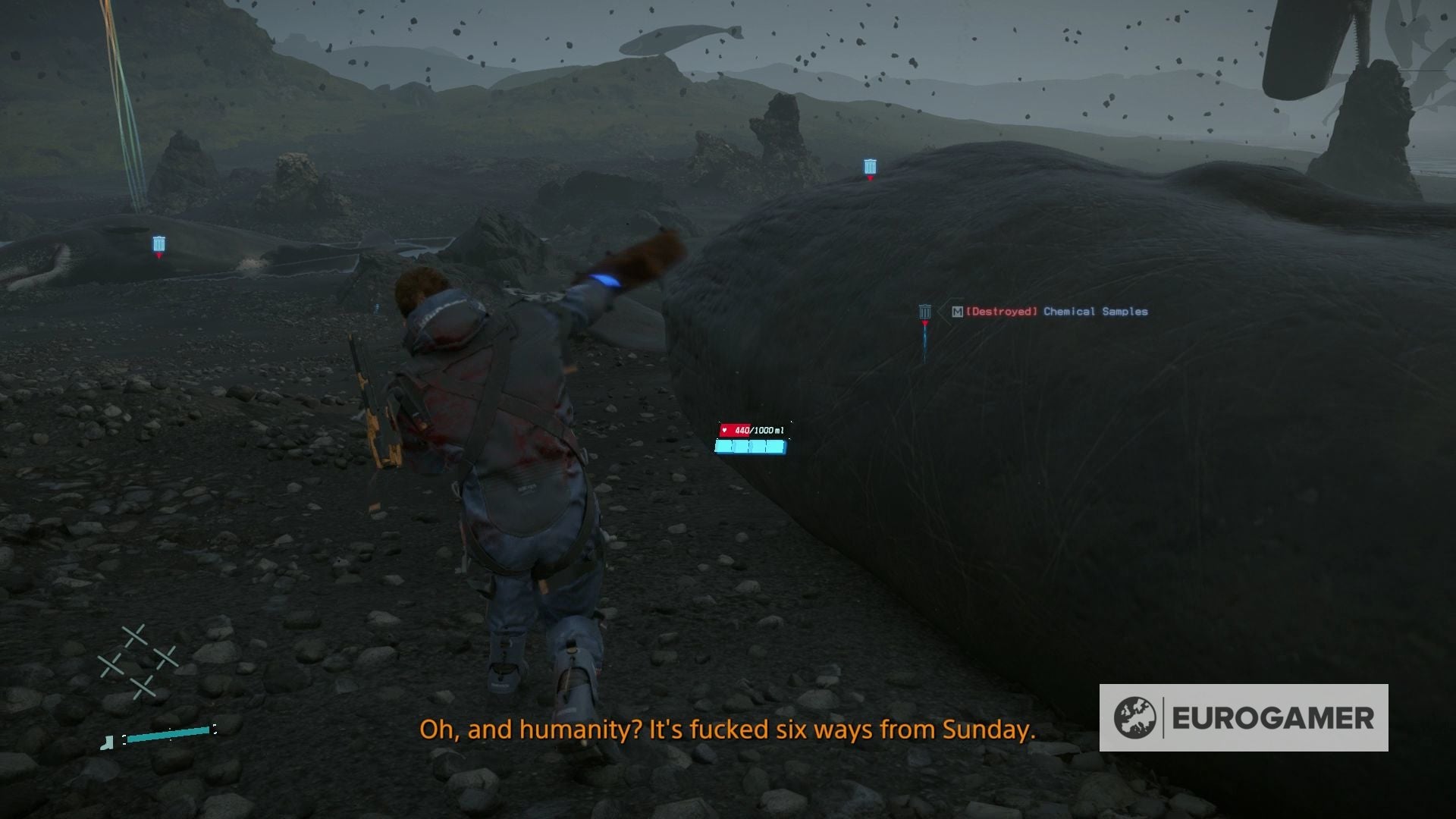Click the destroyed cargo trash icon near skyline
The height and width of the screenshot is (819, 1456).
point(870,165)
